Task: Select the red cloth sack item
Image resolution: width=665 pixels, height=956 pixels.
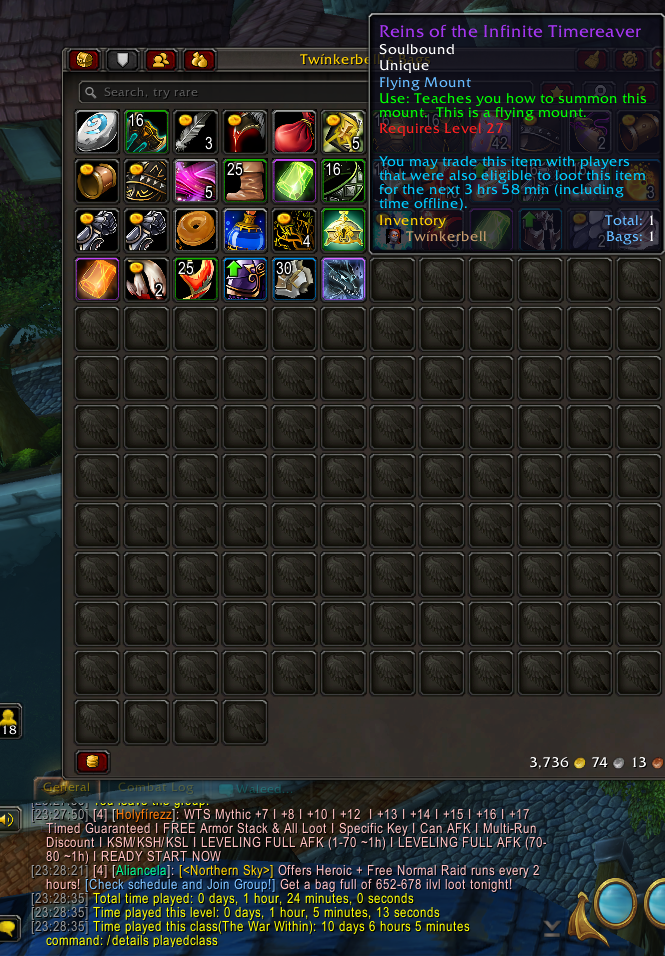Action: click(295, 131)
